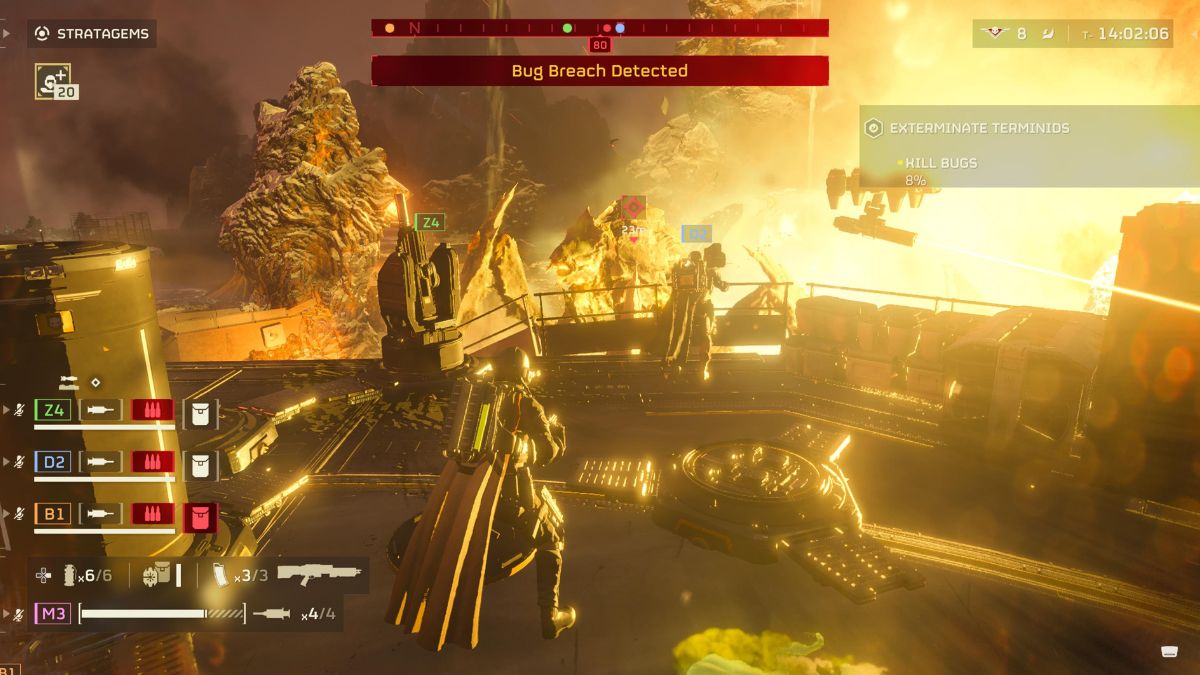
Task: Select the Reinforce stratagem icon
Action: click(51, 80)
